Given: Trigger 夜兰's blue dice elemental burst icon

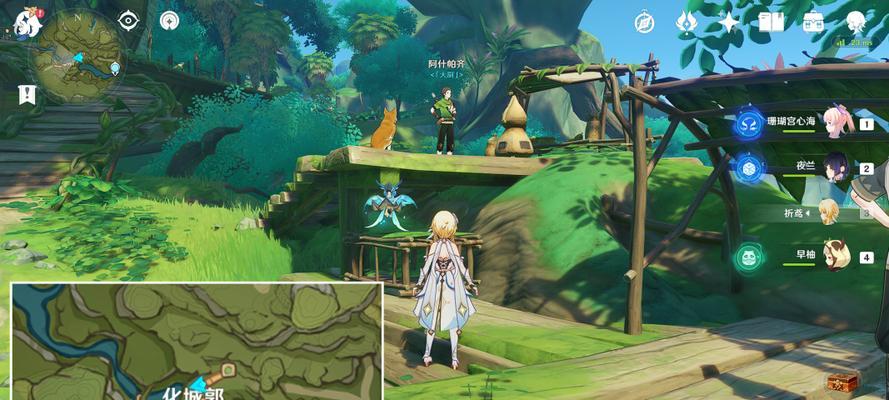Looking at the screenshot, I should [748, 168].
